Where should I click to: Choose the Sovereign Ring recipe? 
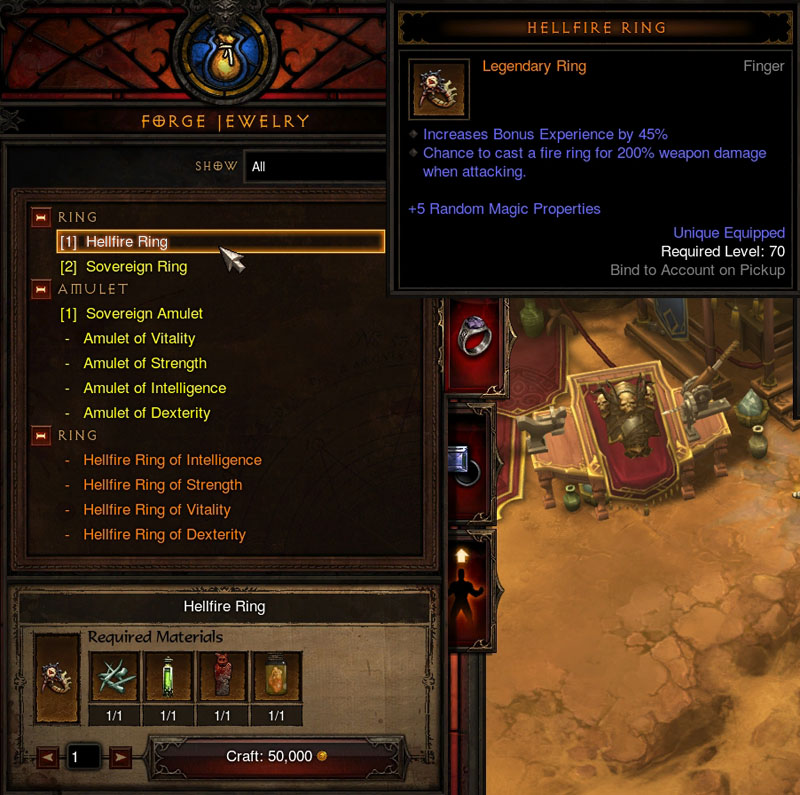[136, 267]
